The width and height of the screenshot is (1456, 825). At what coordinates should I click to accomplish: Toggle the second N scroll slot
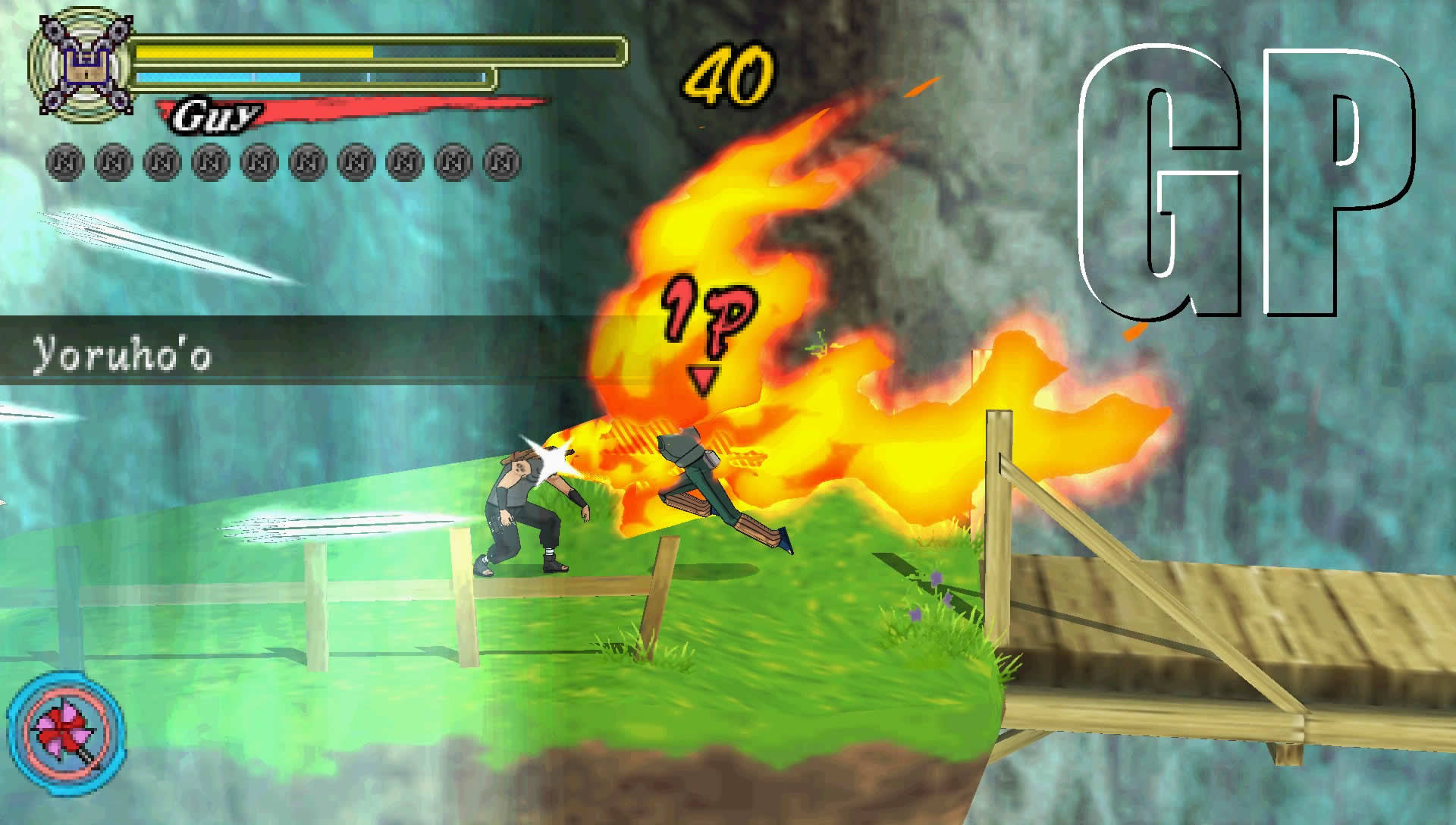(x=111, y=159)
